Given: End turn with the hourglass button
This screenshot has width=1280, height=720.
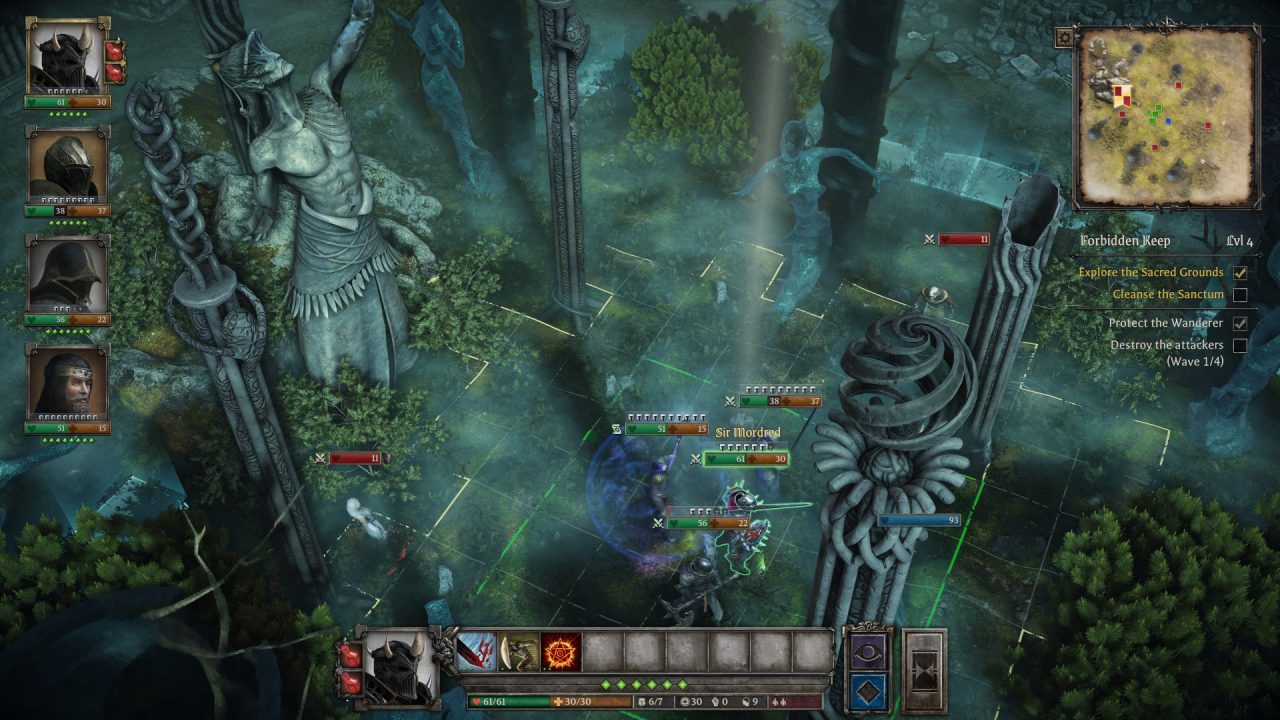Looking at the screenshot, I should 923,670.
